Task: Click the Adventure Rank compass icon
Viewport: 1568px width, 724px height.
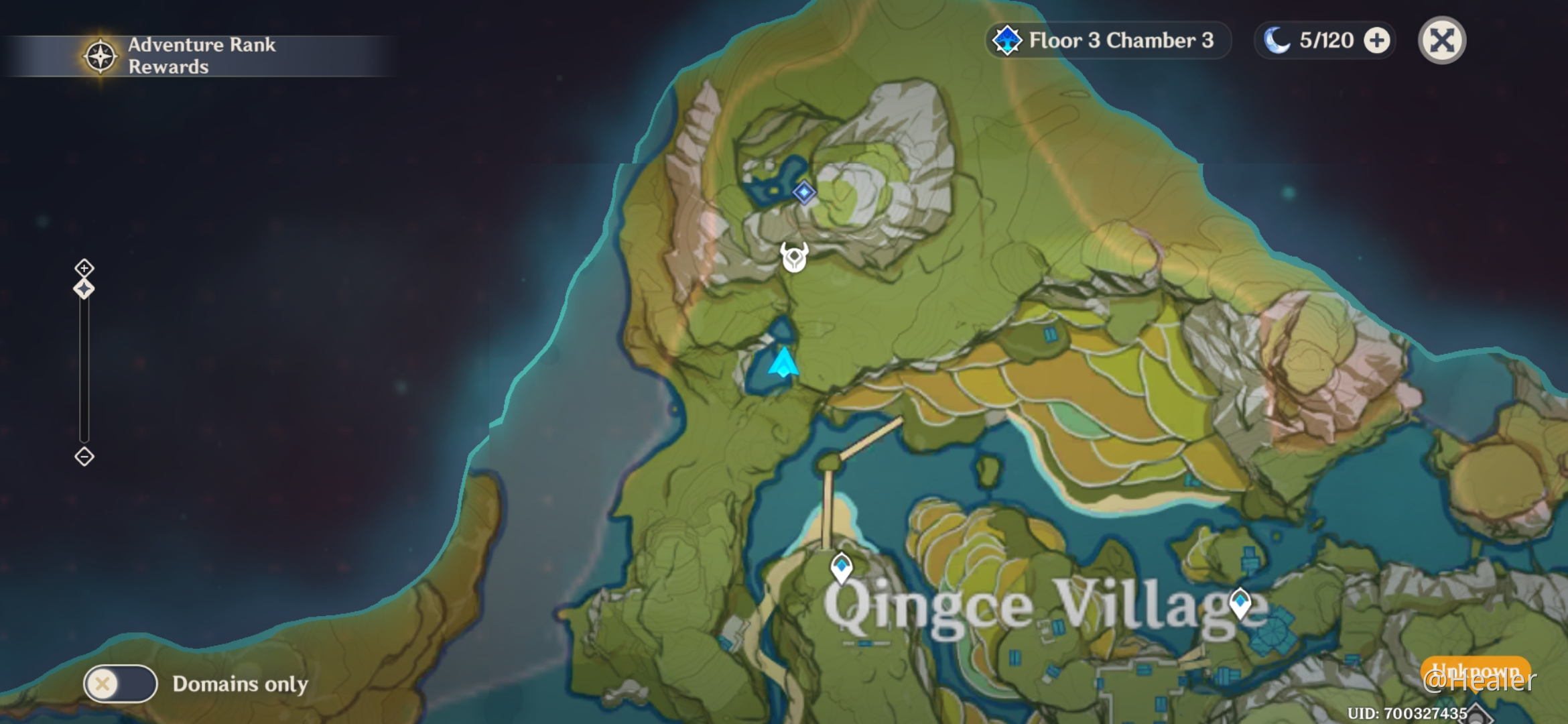Action: 98,56
